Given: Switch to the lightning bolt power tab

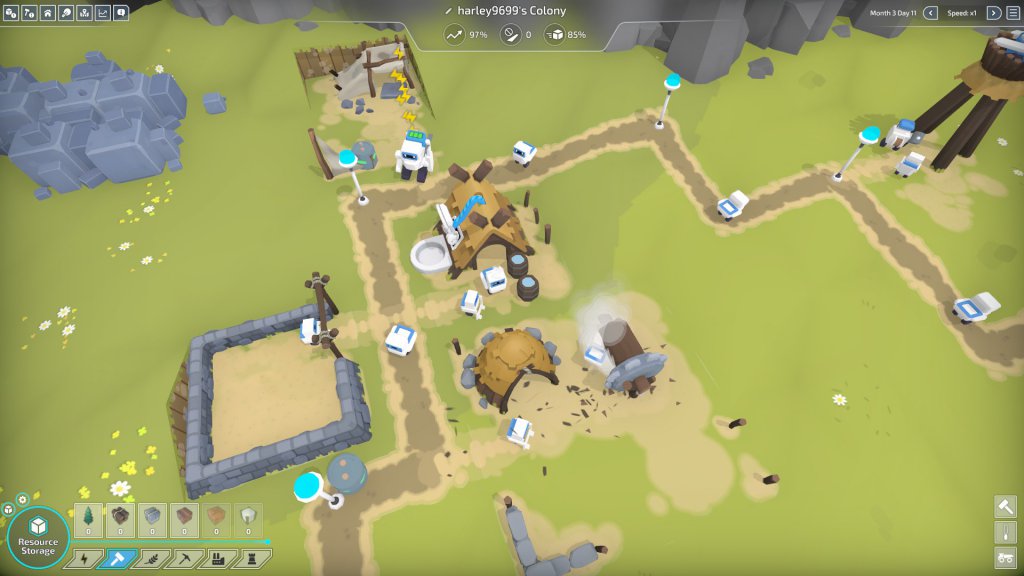Looking at the screenshot, I should (83, 559).
